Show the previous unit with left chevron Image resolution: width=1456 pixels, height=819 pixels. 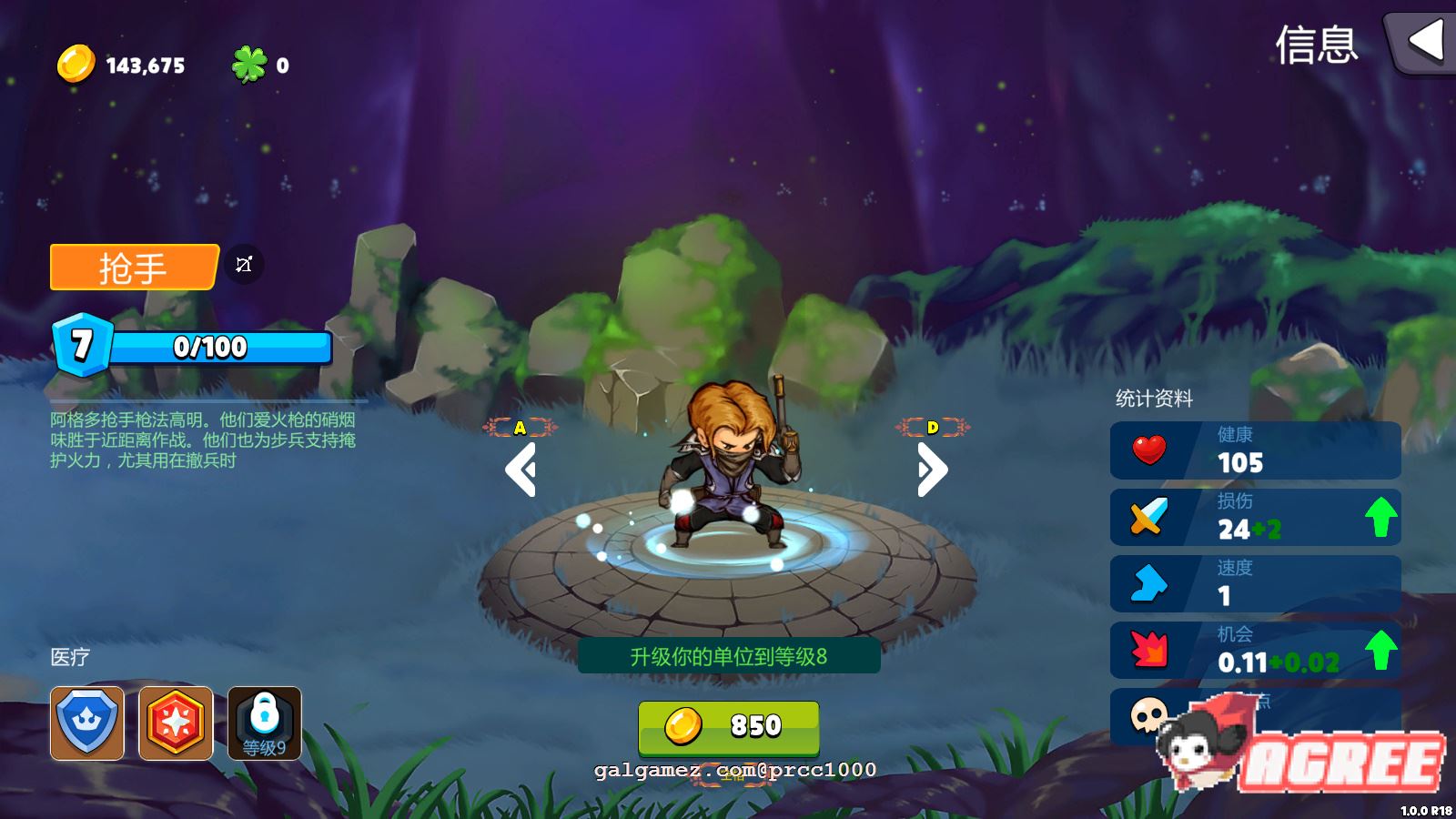click(x=521, y=470)
